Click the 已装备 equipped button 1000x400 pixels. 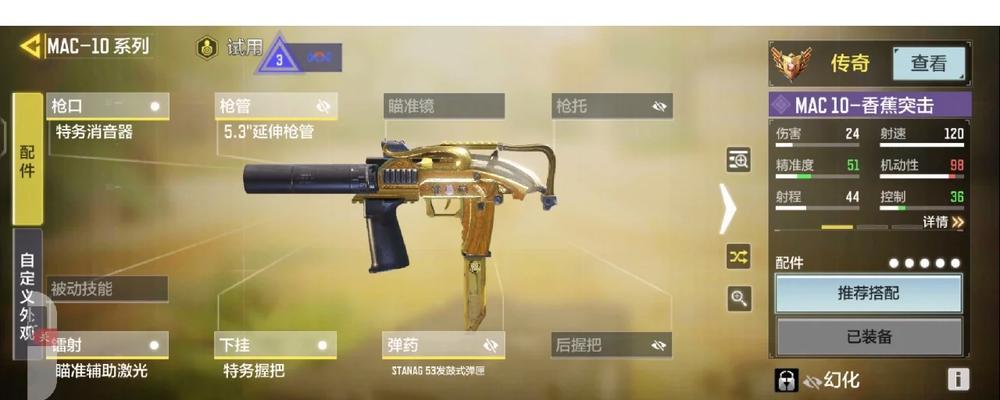coord(868,337)
